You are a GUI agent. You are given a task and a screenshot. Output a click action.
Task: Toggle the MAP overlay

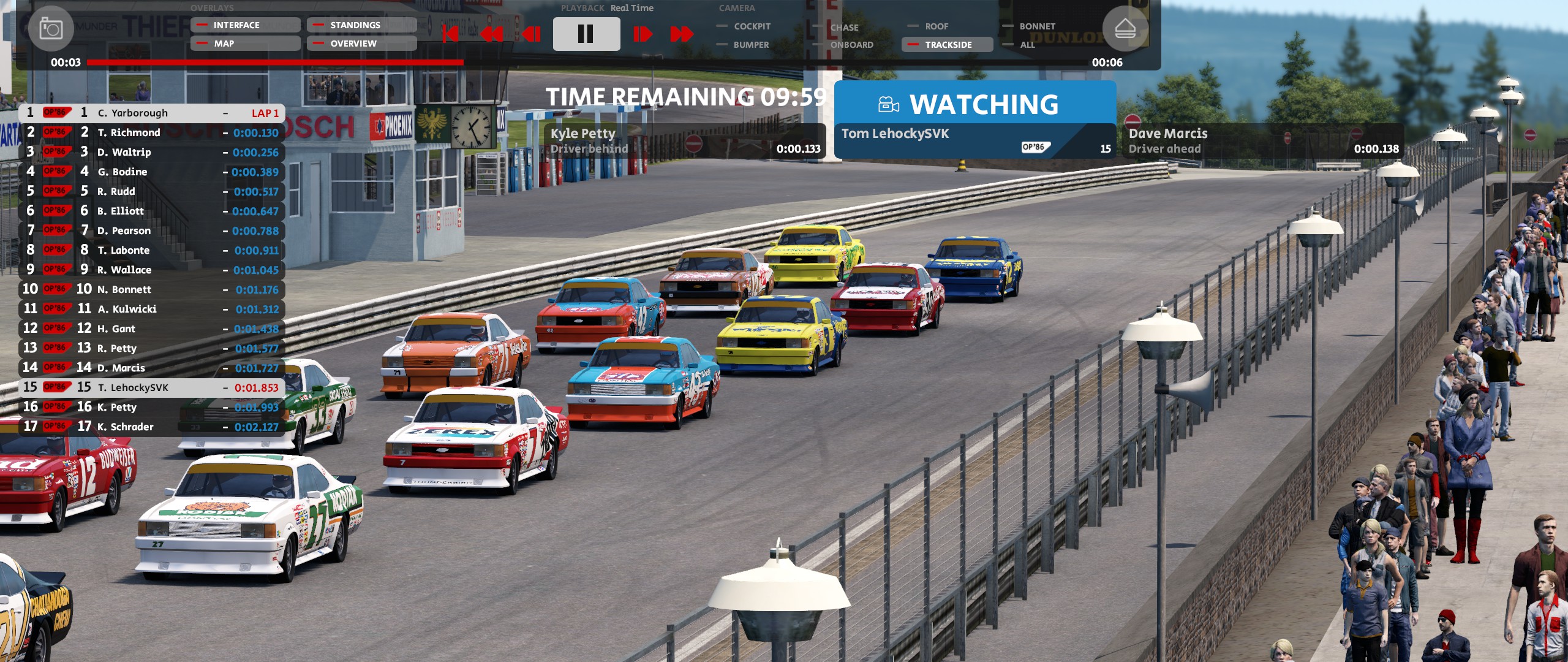point(245,44)
